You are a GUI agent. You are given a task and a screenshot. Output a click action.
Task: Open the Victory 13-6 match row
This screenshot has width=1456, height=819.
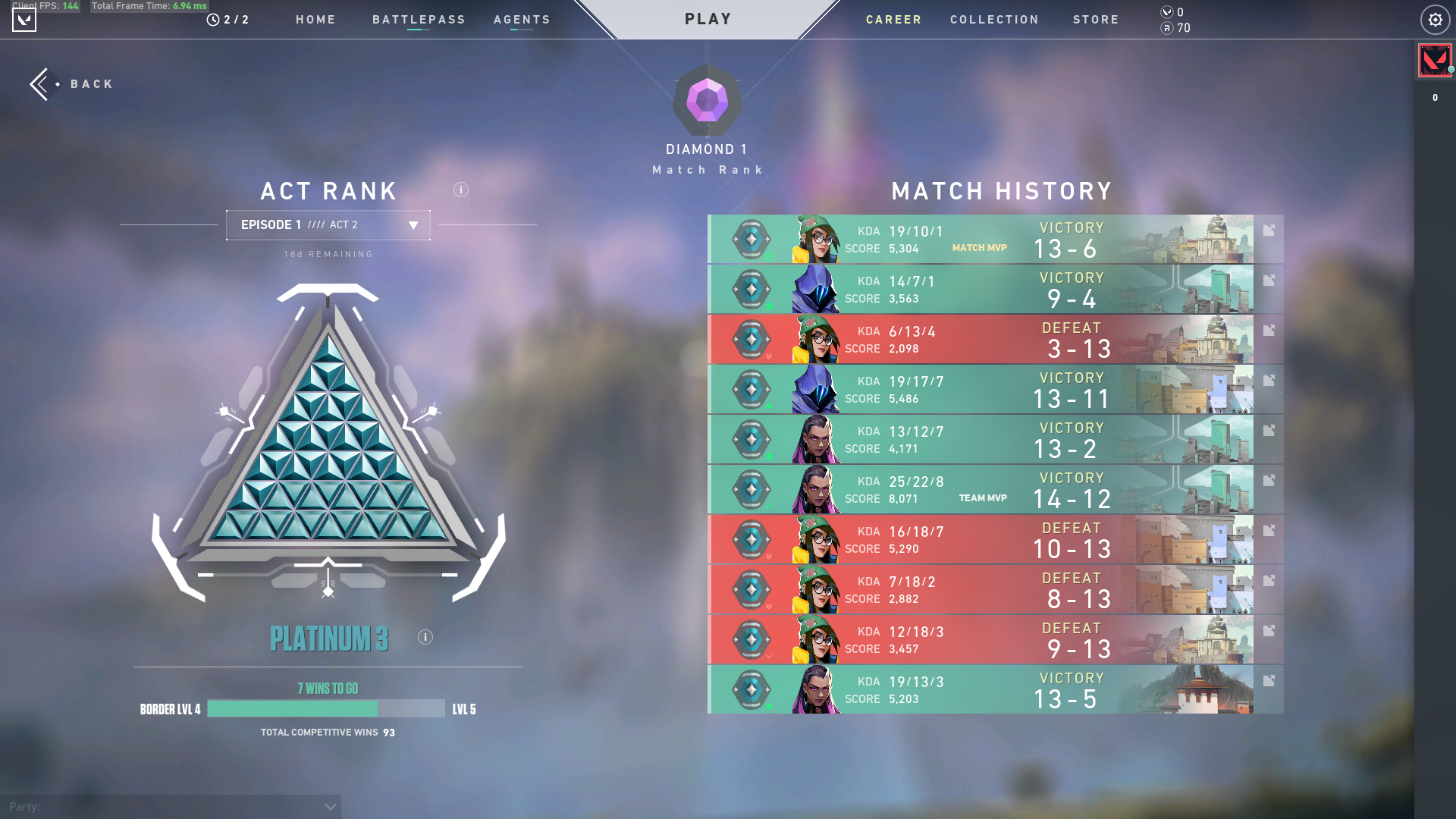tap(986, 239)
